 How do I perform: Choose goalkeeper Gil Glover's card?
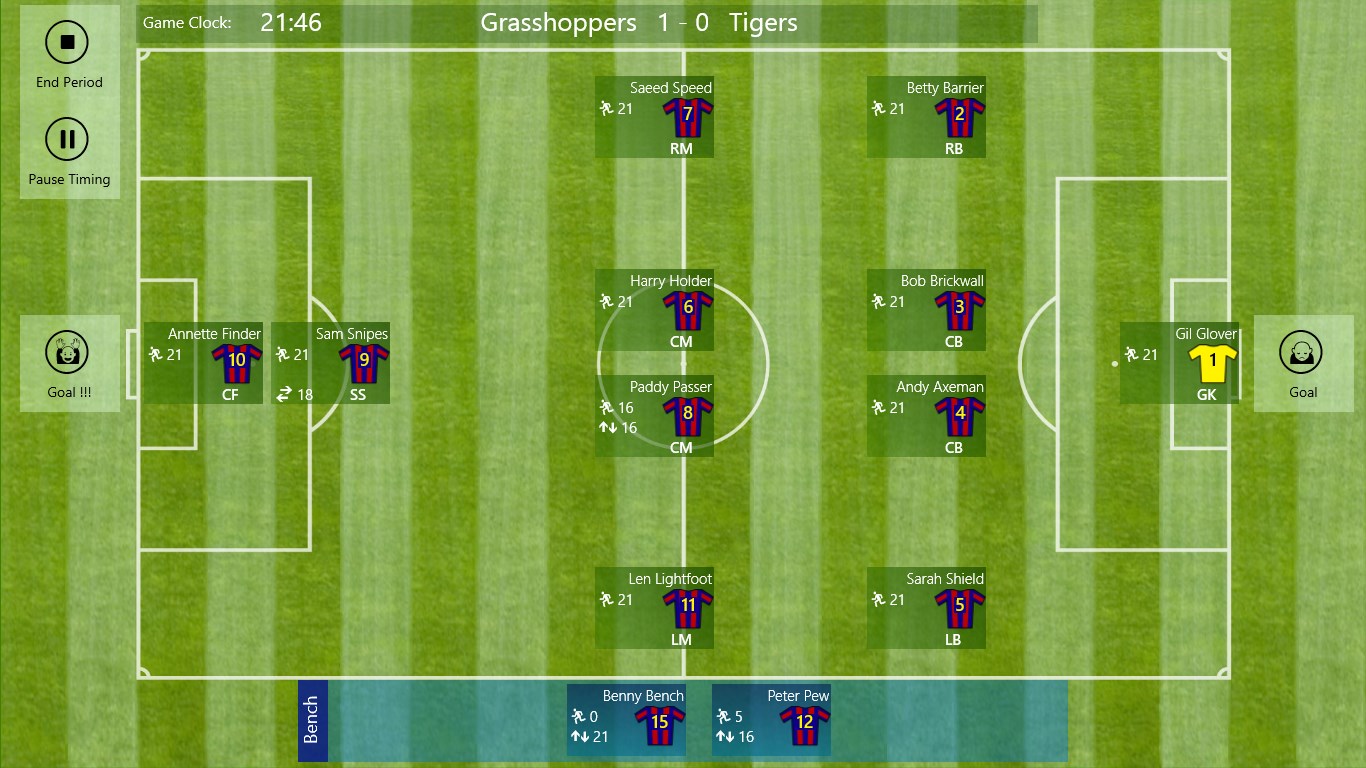point(1180,363)
